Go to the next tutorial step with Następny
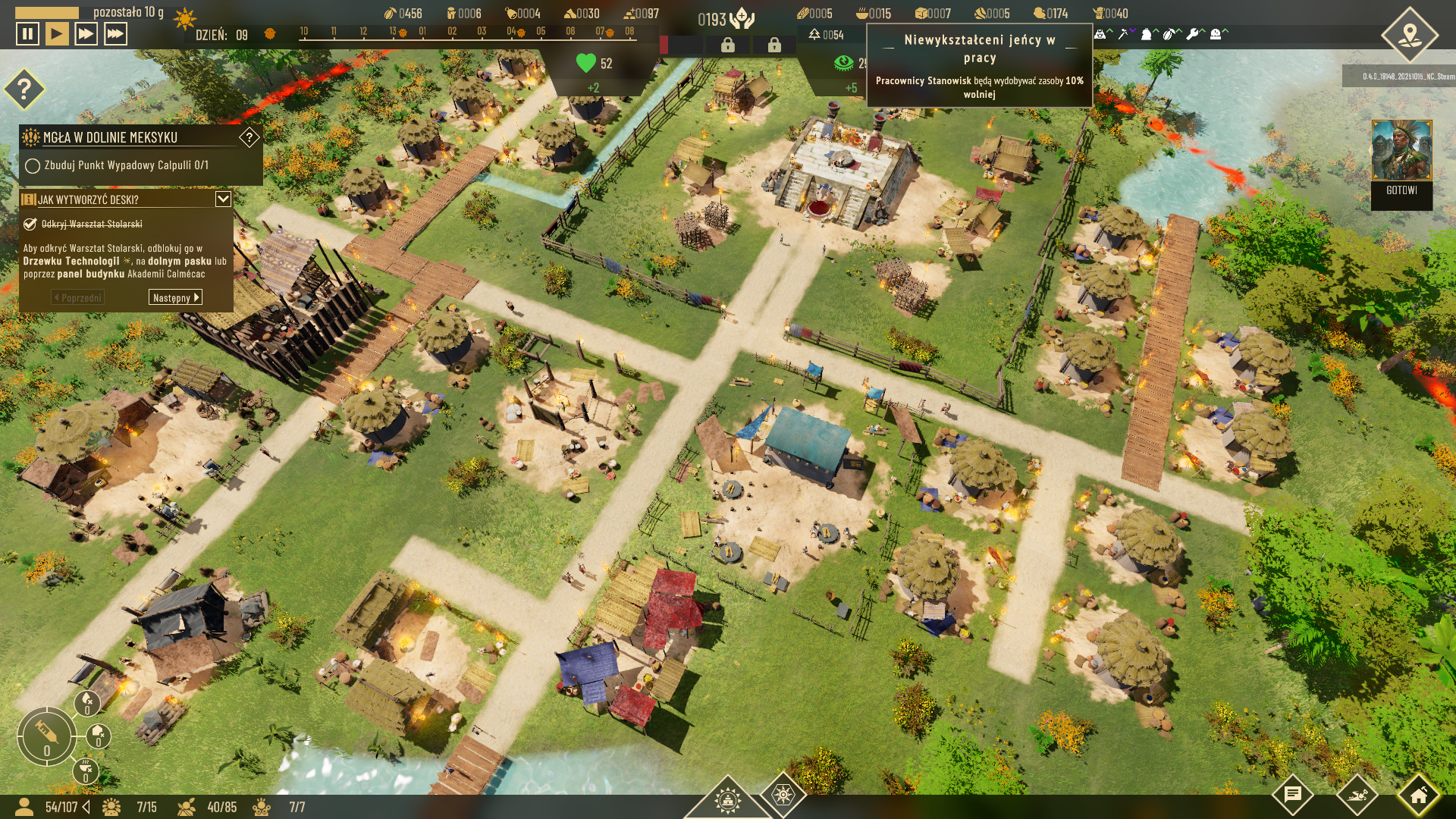 [175, 298]
